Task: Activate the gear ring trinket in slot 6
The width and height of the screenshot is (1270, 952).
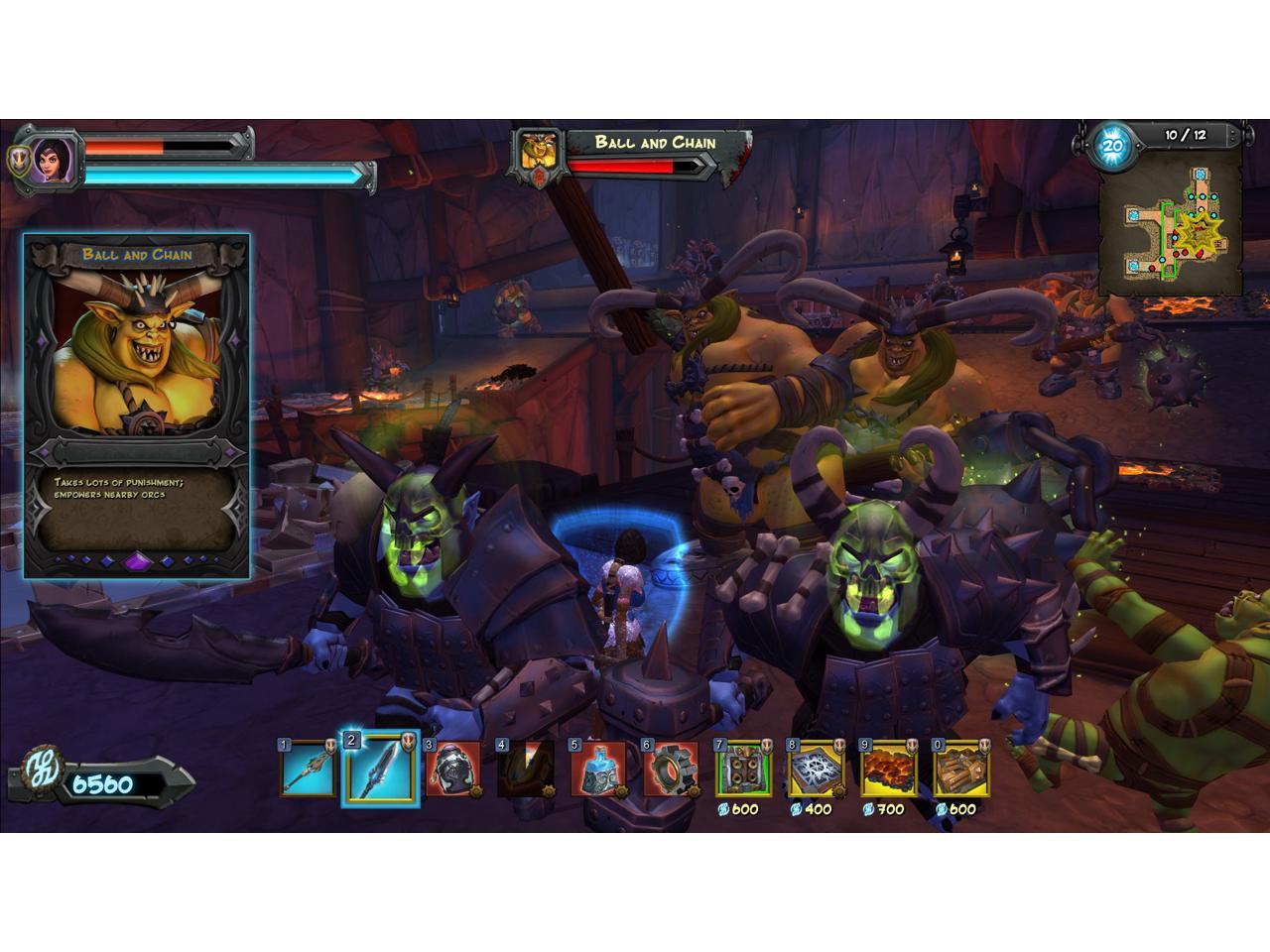Action: point(670,770)
